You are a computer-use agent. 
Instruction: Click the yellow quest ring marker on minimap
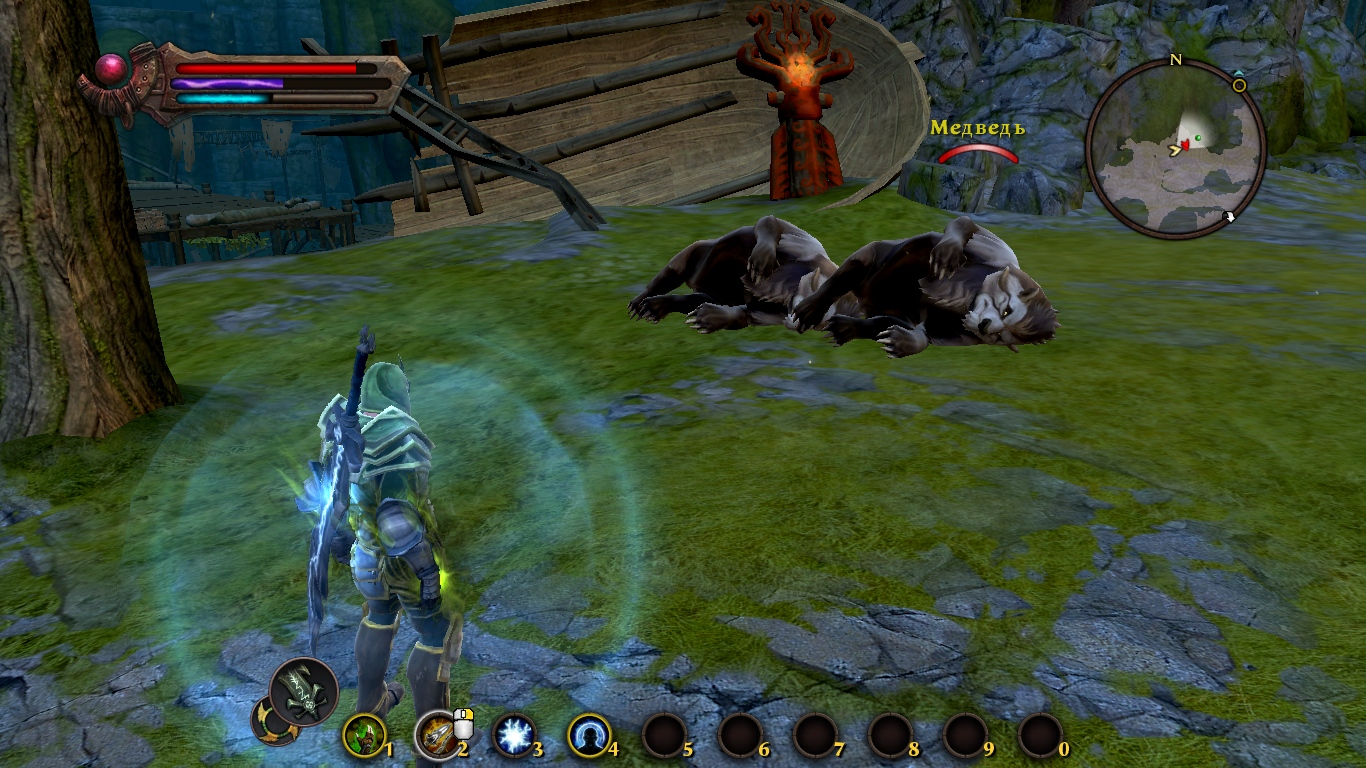tap(1239, 86)
